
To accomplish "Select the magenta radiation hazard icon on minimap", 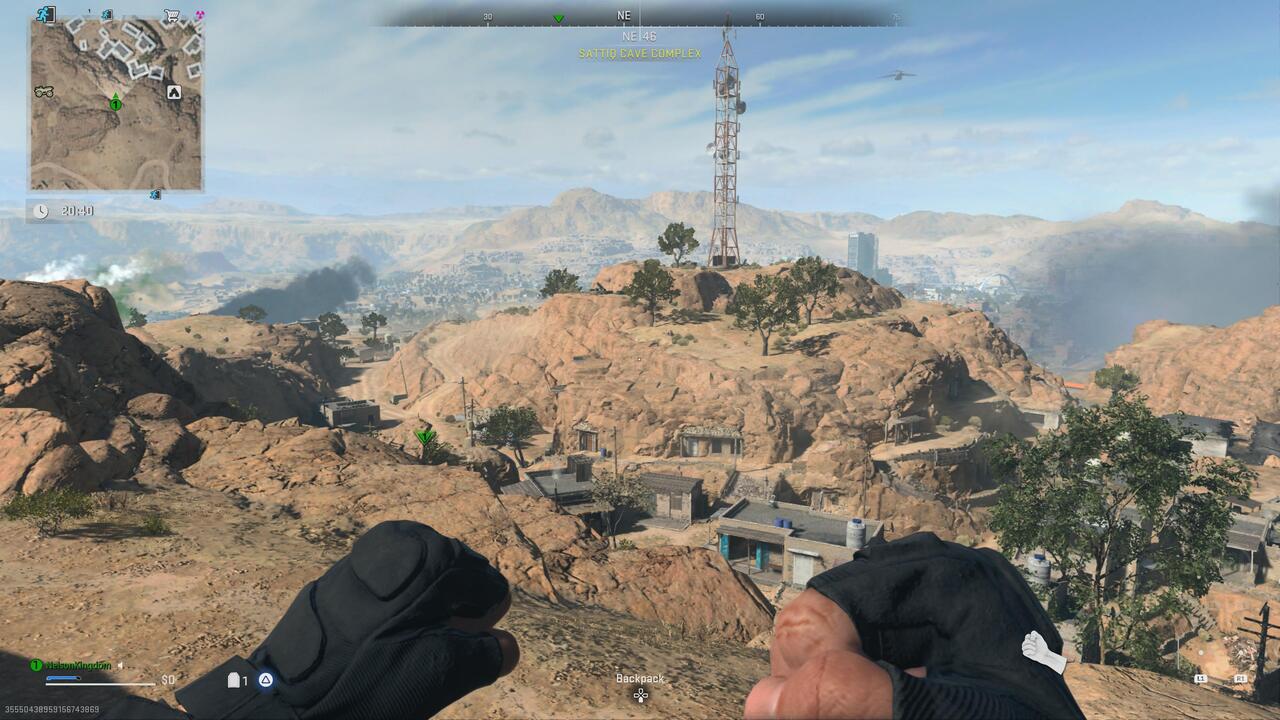I will (x=200, y=15).
